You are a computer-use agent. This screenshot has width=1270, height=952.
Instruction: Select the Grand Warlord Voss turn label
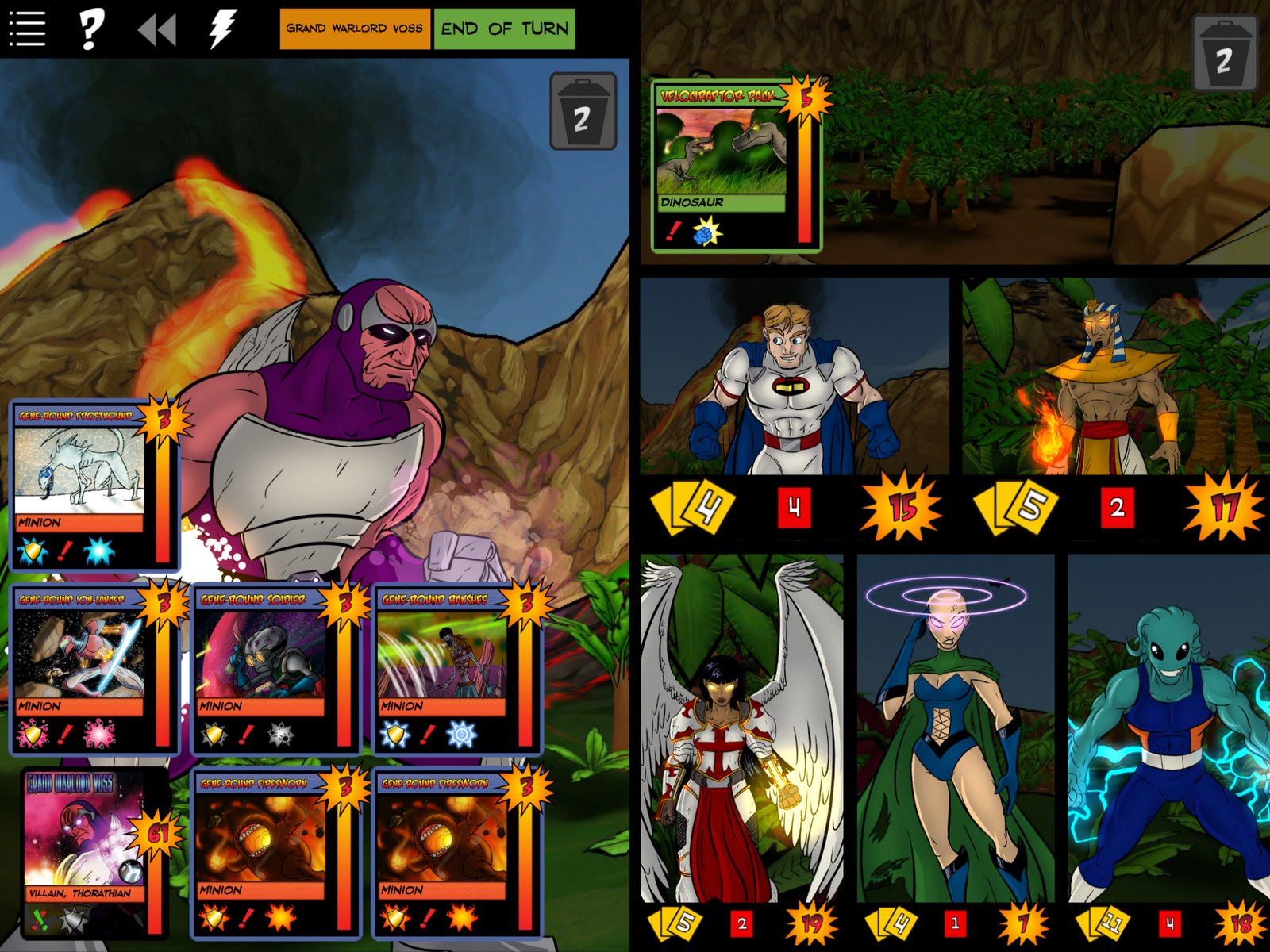pyautogui.click(x=354, y=29)
